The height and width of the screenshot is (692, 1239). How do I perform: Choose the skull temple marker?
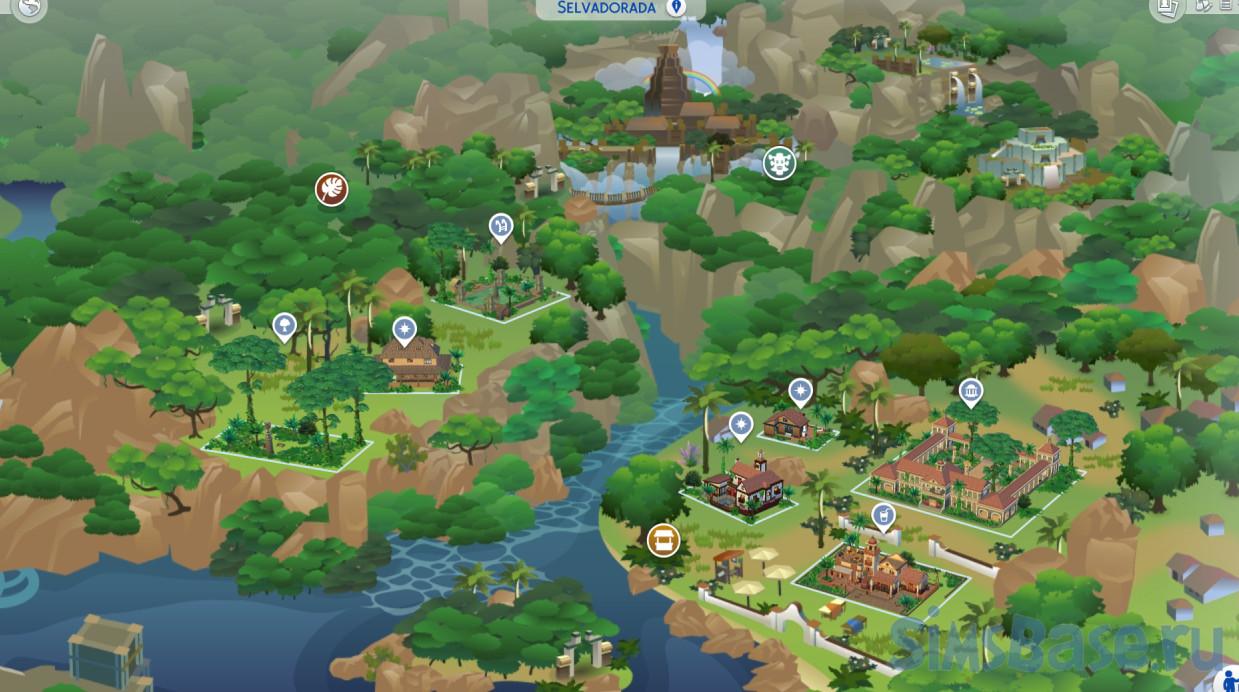click(779, 163)
